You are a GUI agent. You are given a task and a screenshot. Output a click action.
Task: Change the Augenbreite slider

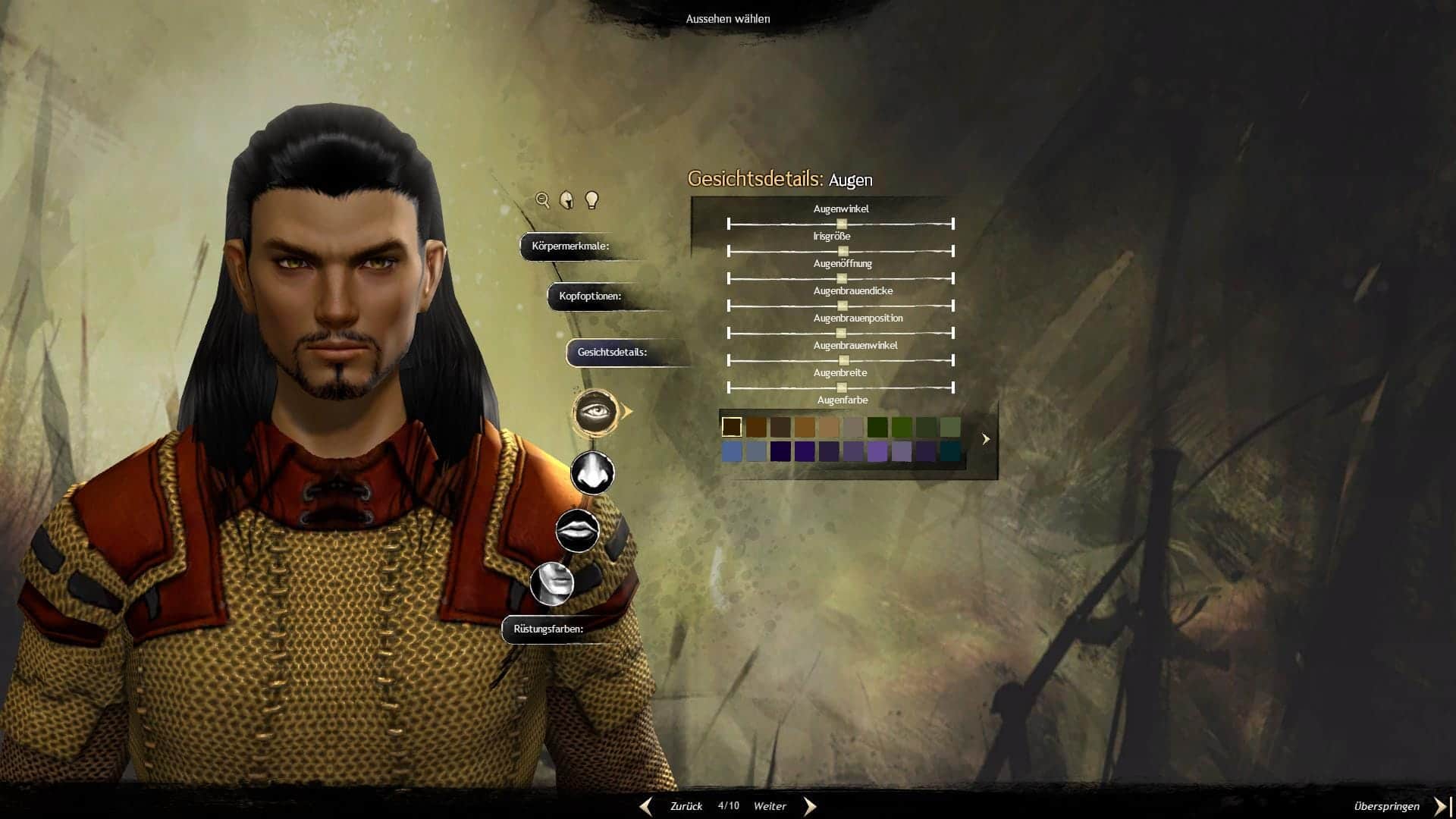[x=841, y=388]
